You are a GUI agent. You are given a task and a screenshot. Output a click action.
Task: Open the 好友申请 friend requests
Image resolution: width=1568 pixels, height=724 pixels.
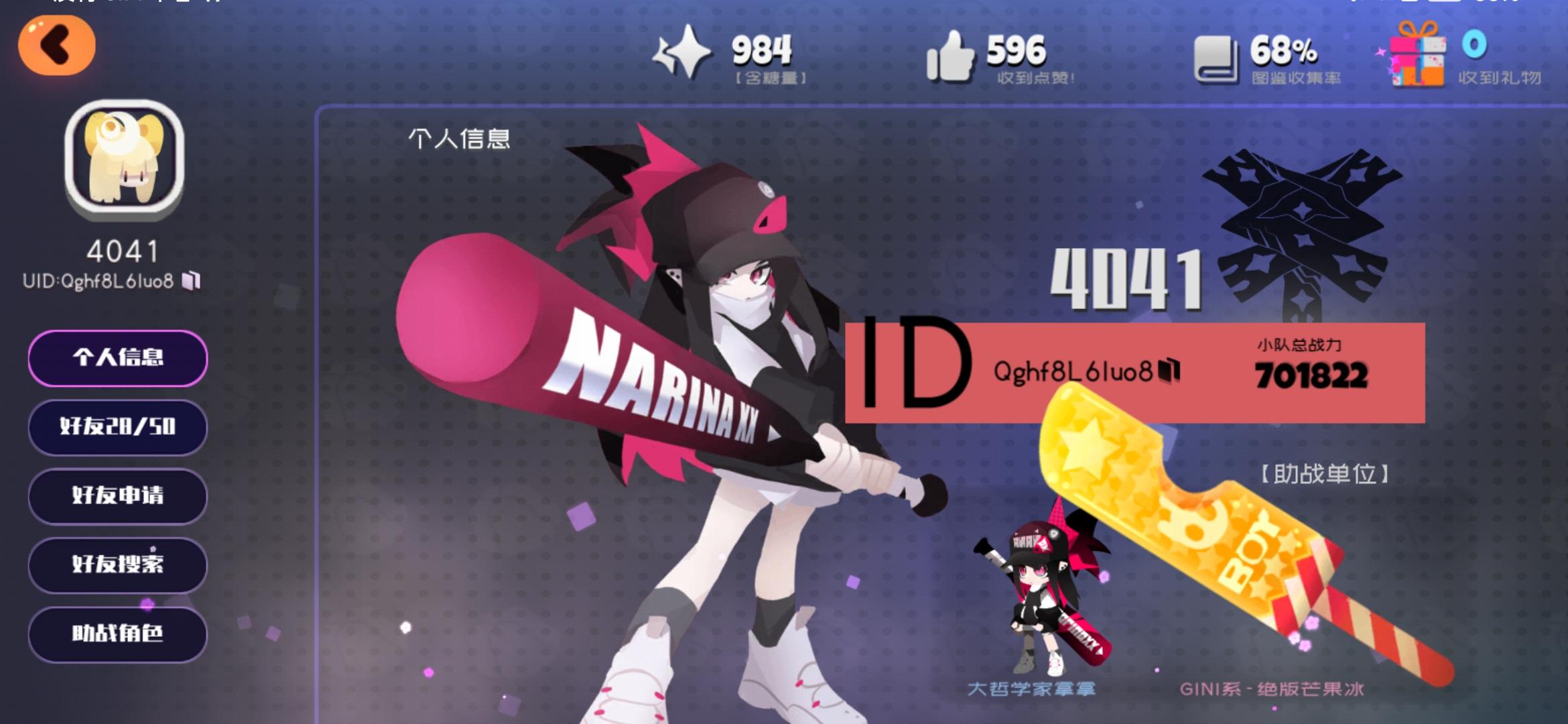point(117,496)
